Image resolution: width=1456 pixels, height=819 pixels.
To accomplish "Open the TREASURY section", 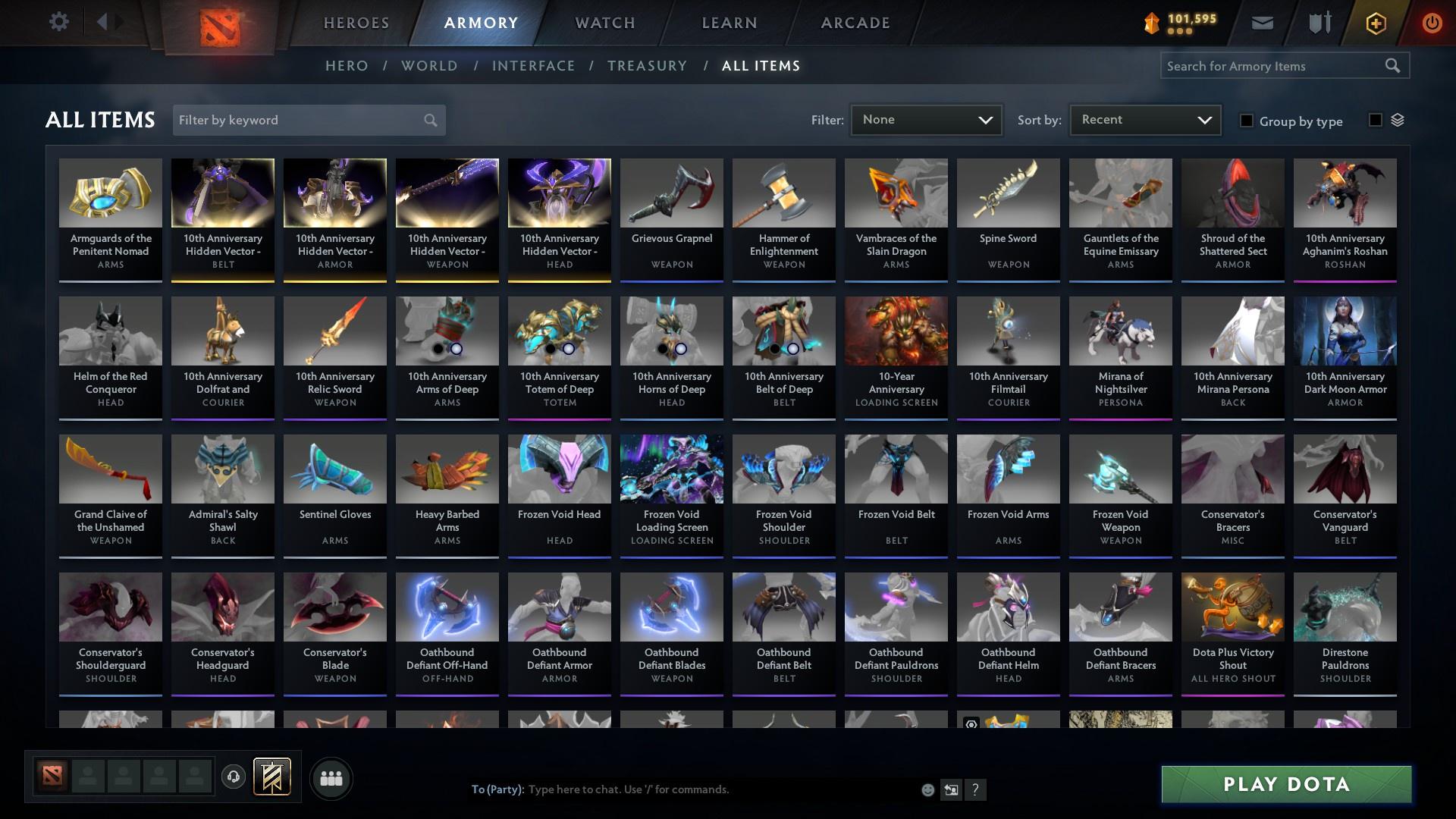I will [x=647, y=66].
